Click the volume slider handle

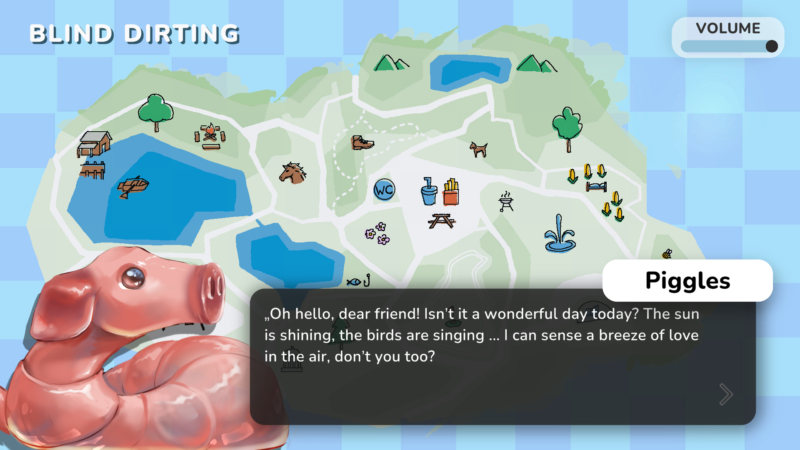(771, 46)
